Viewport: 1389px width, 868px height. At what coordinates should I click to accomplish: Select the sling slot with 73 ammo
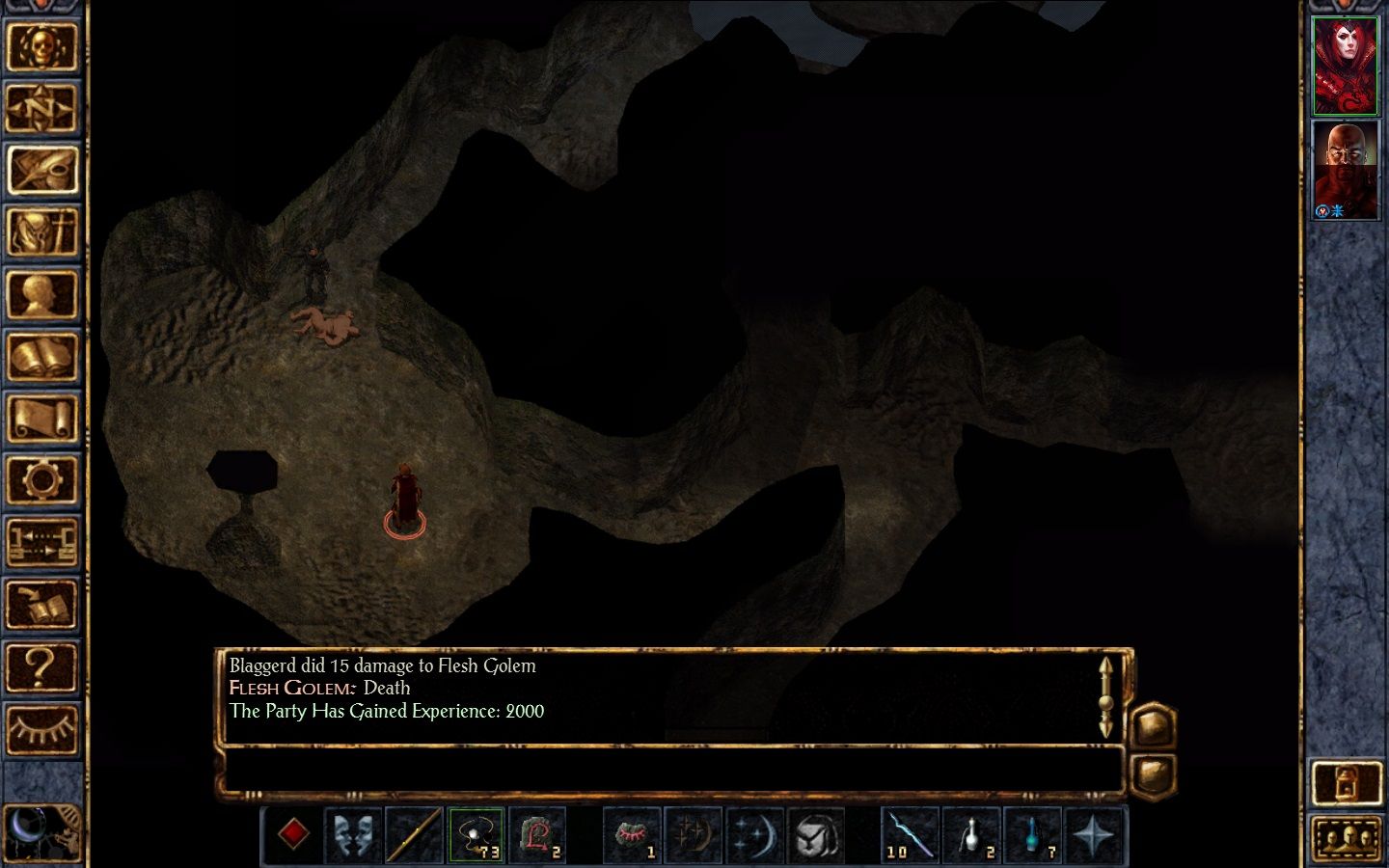[476, 834]
